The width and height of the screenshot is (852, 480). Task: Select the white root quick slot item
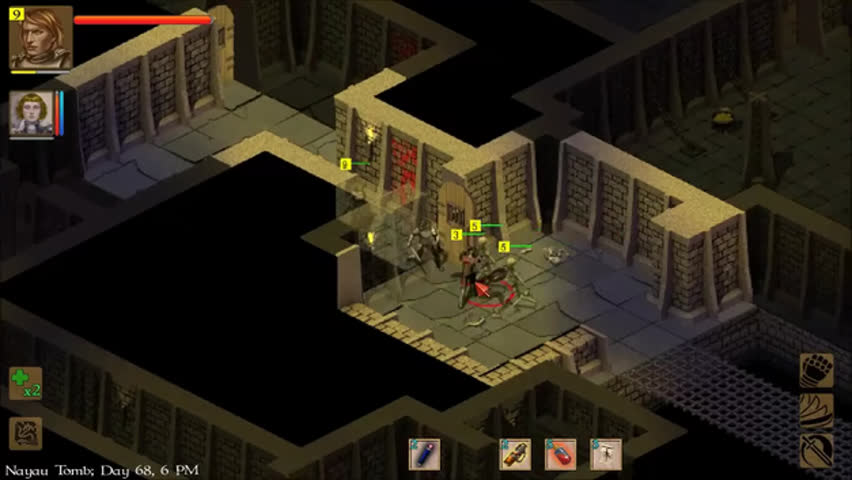606,454
